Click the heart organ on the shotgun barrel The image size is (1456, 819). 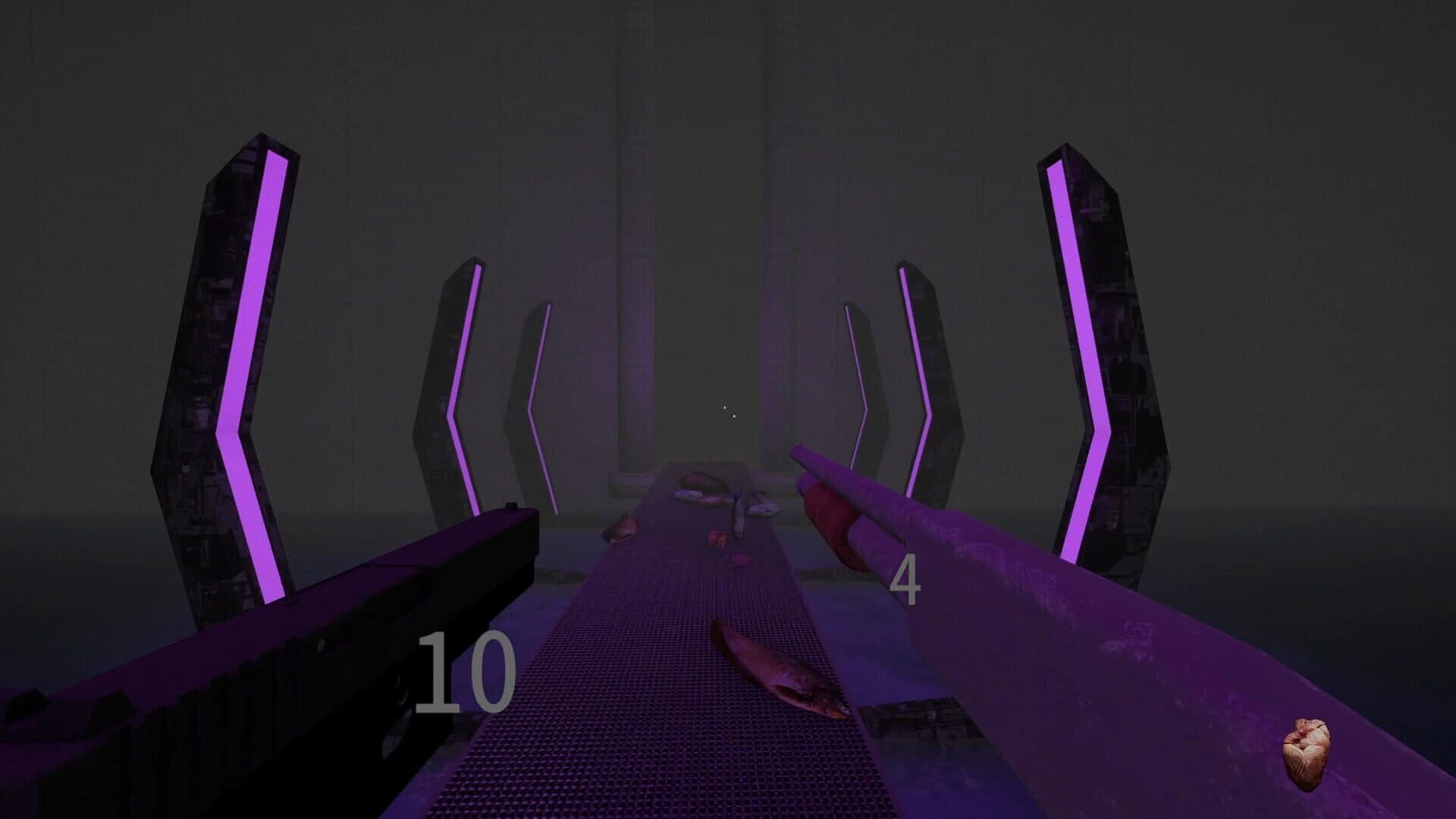point(1307,751)
